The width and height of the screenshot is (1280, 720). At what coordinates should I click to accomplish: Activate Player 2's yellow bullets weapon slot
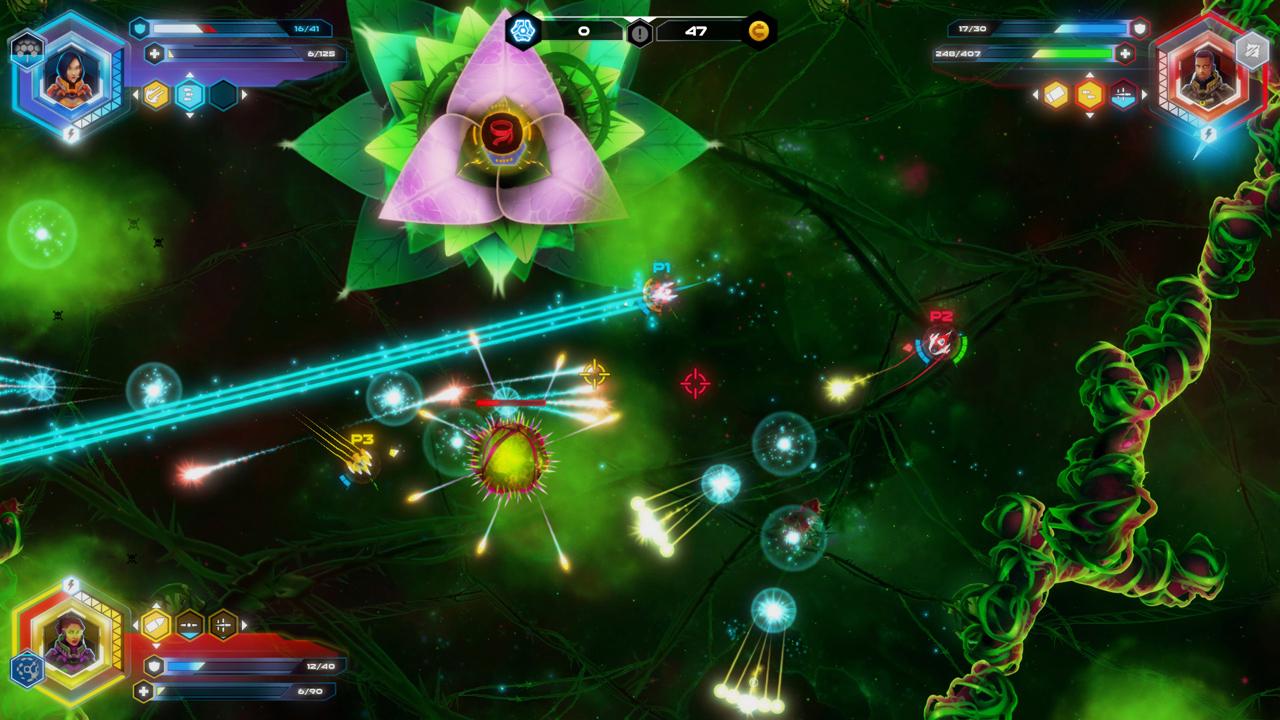[x=1089, y=94]
